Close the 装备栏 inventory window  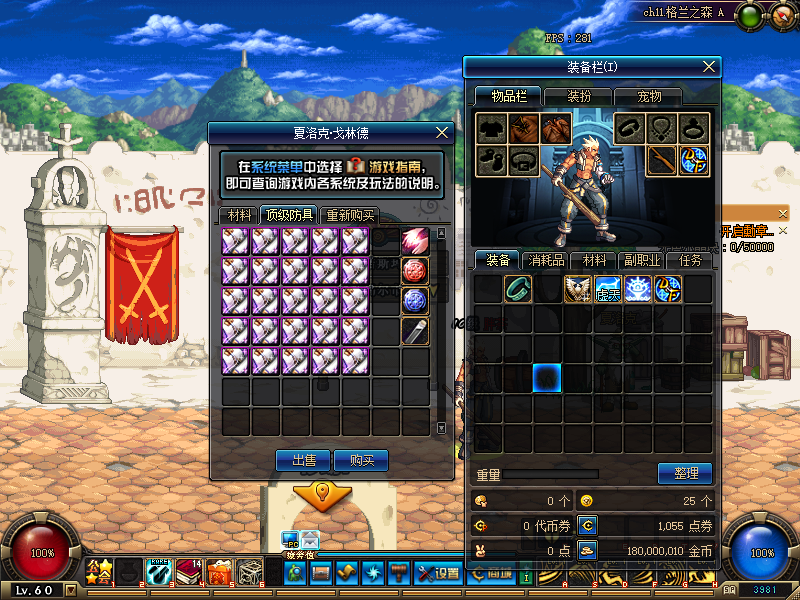click(709, 67)
